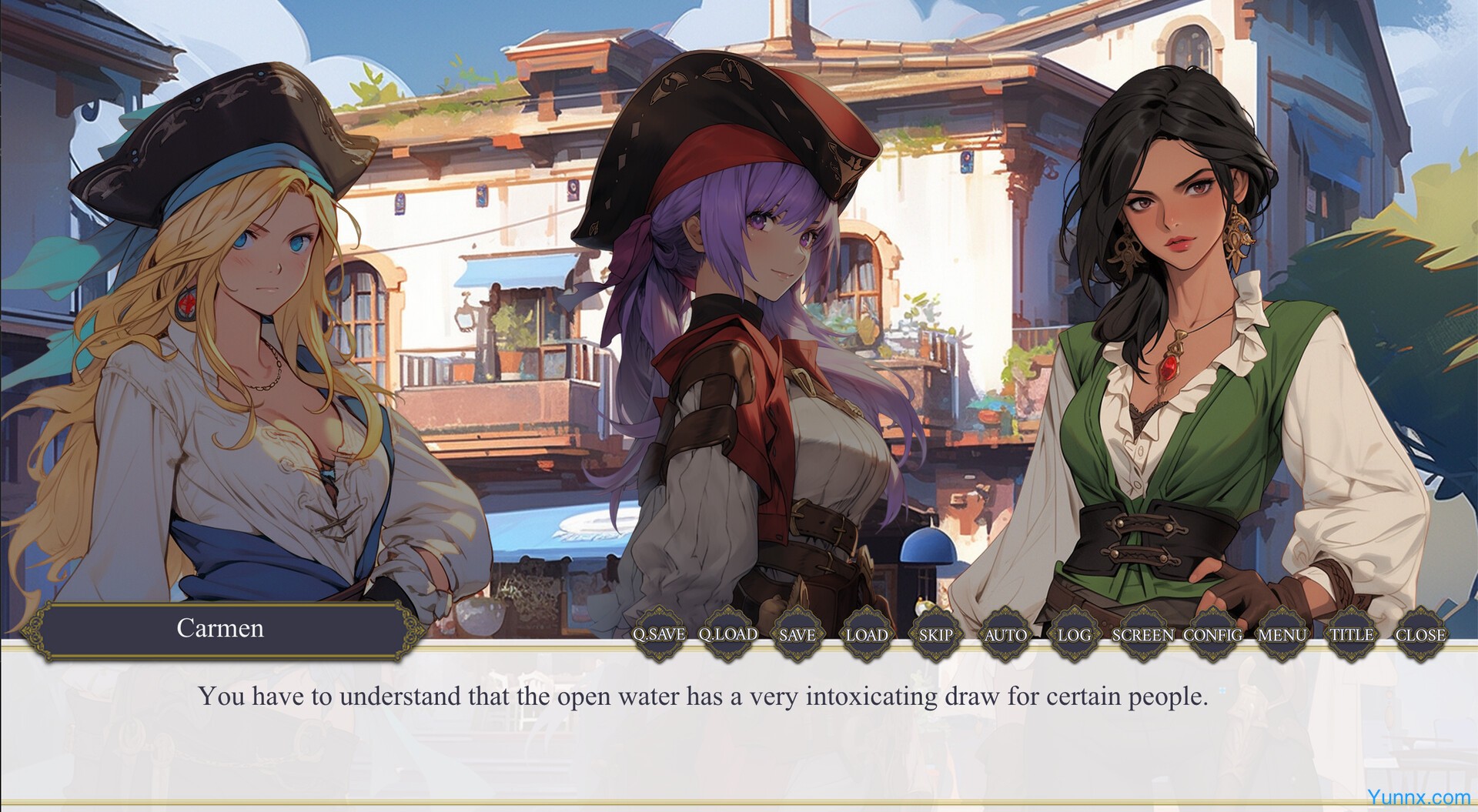Activate SKIP to fast-forward dialogue
1478x812 pixels.
point(935,635)
